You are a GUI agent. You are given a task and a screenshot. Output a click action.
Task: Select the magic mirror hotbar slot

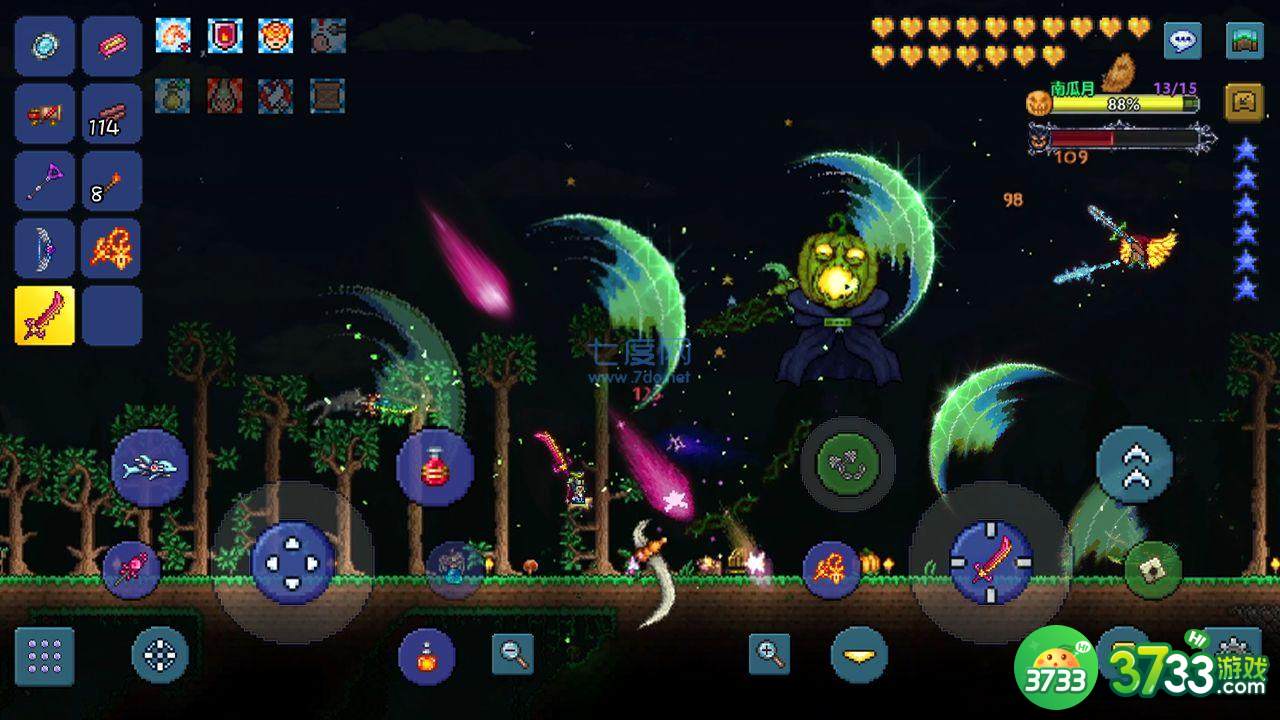(45, 46)
